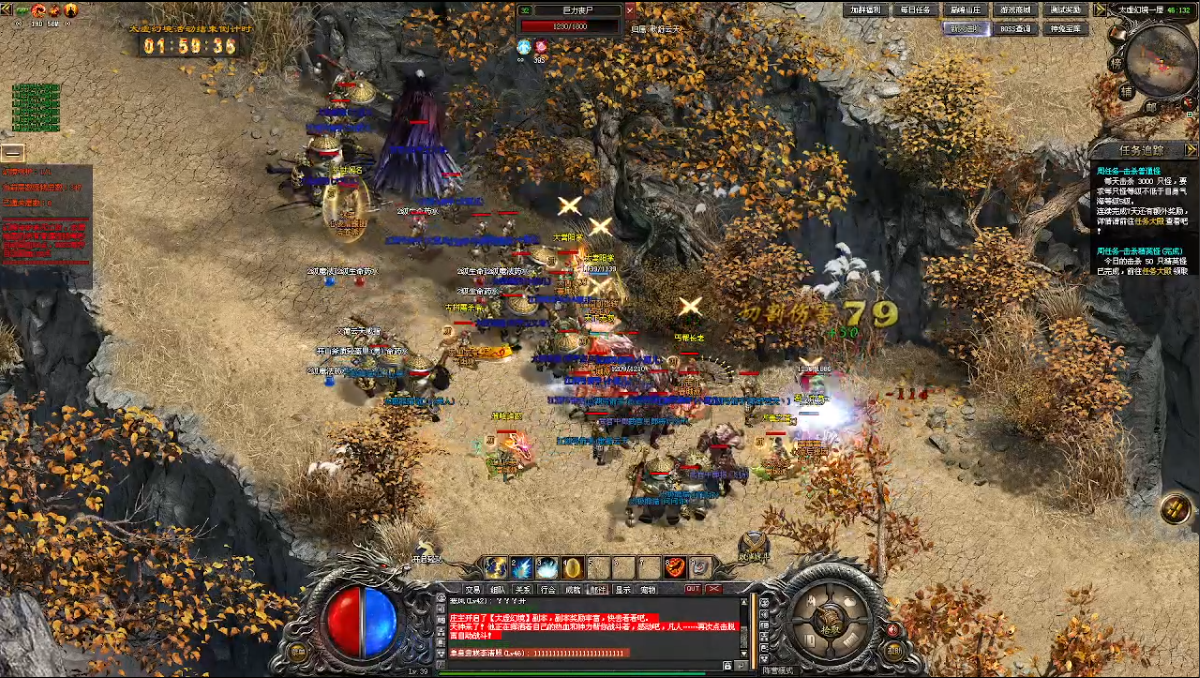Viewport: 1200px width, 678px height.
Task: Close the game with red X button
Action: [x=714, y=589]
